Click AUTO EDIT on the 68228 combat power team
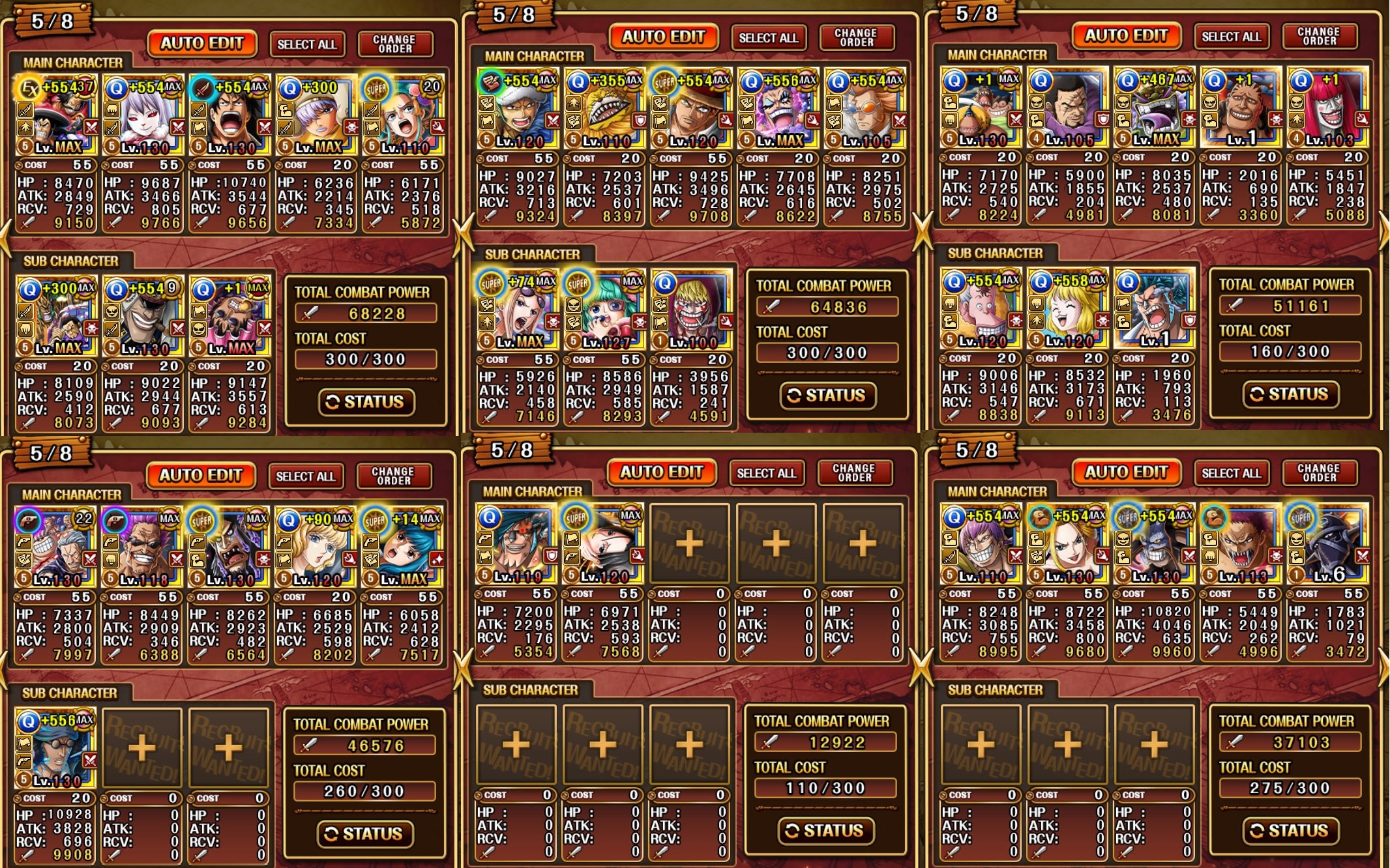Screen dimensions: 1390x868 click(x=202, y=44)
